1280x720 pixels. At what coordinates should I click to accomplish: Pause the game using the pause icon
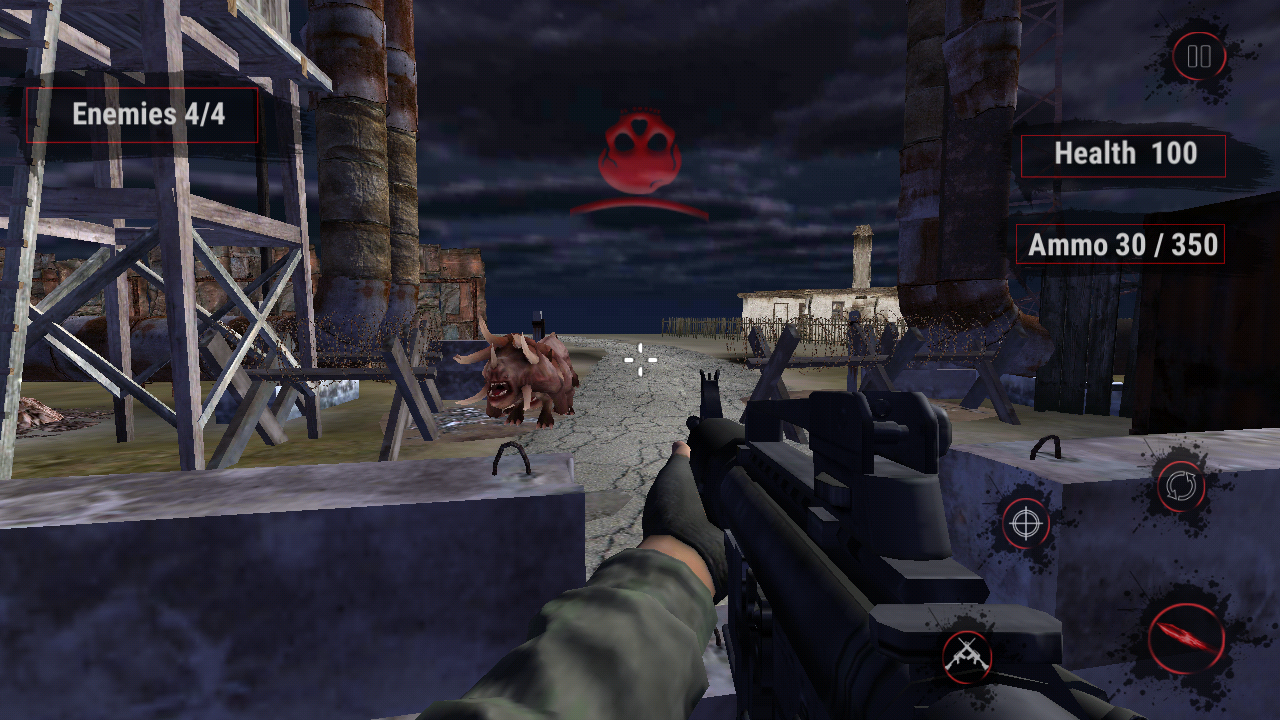[1197, 56]
